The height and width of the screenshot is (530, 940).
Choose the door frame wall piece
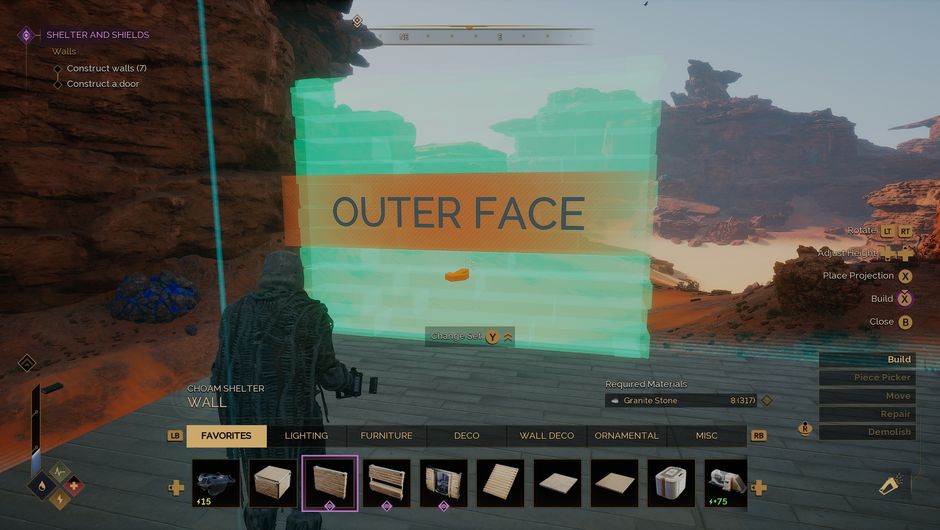click(x=444, y=484)
